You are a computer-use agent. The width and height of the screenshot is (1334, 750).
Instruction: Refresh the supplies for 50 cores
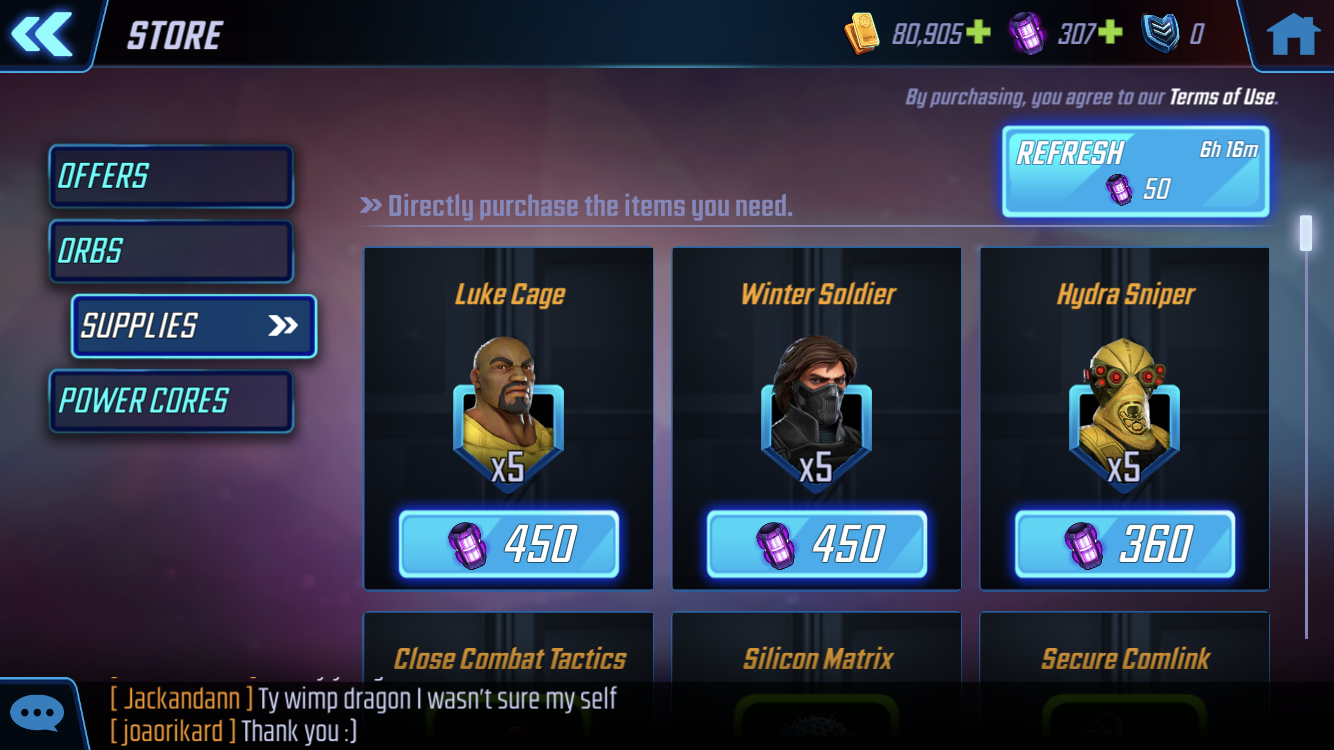[1135, 171]
